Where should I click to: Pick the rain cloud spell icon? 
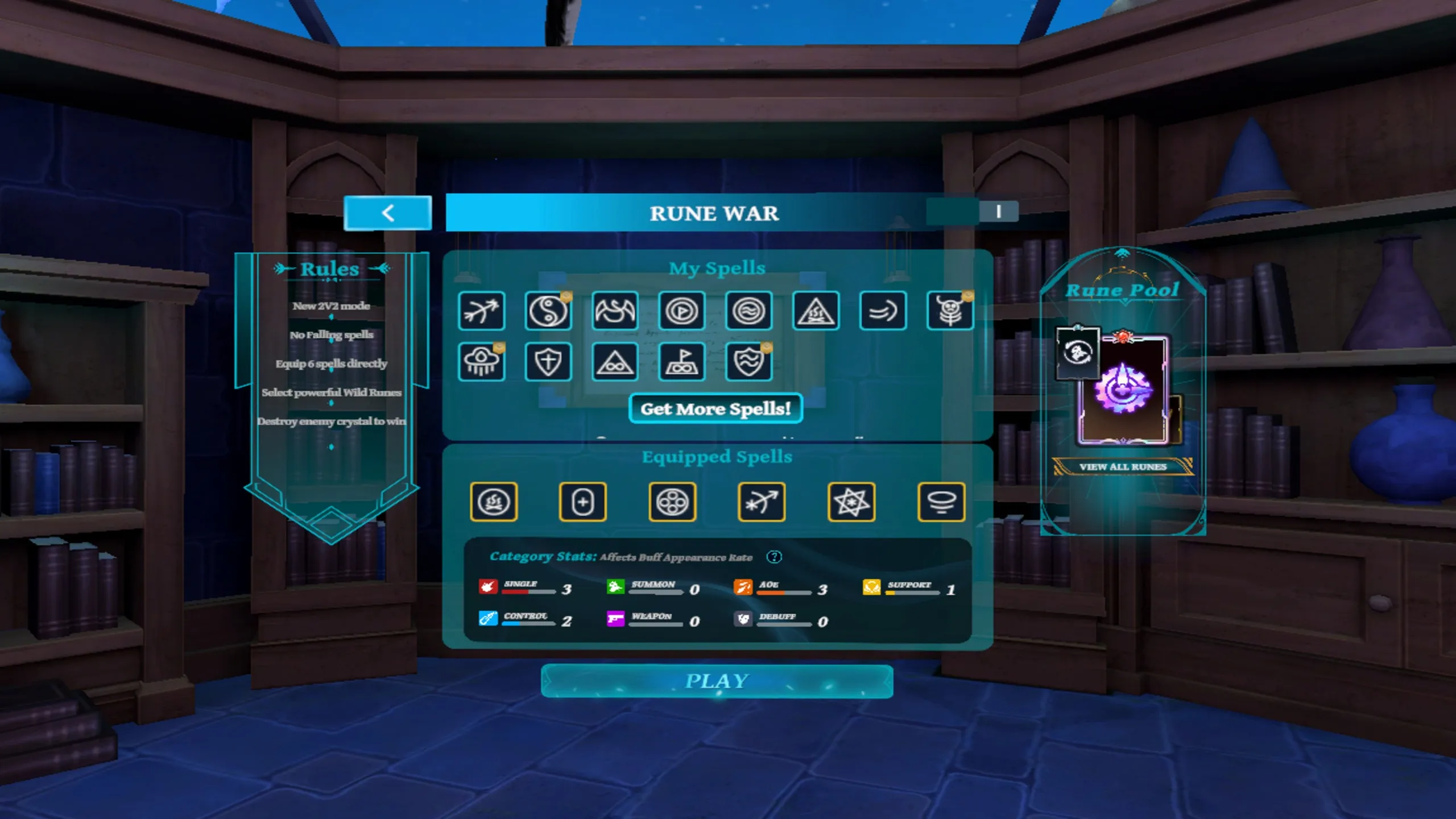pyautogui.click(x=481, y=362)
